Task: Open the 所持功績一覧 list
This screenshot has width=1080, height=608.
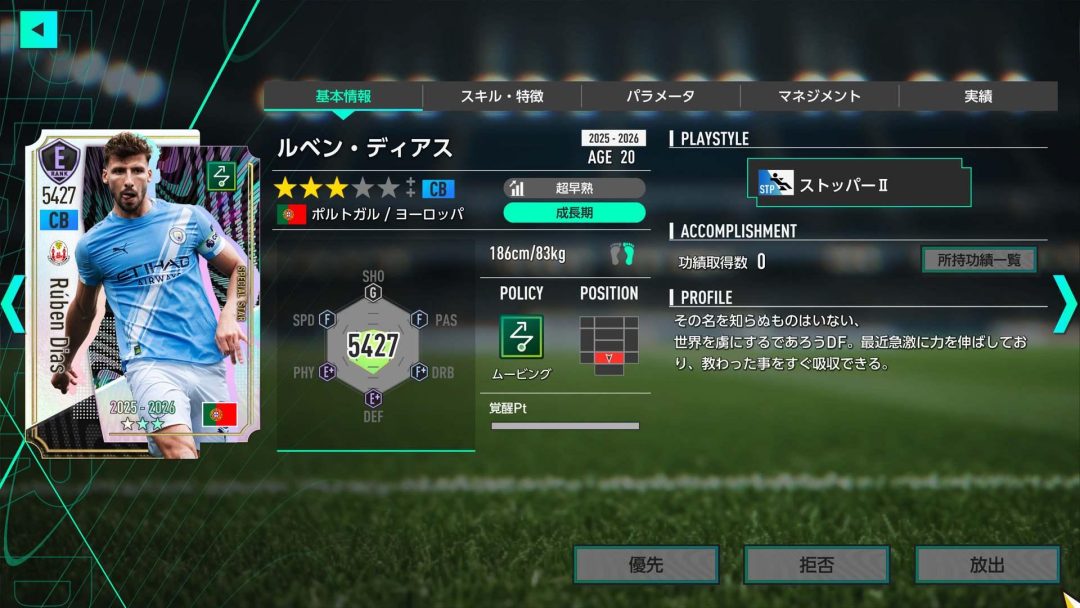Action: (978, 260)
